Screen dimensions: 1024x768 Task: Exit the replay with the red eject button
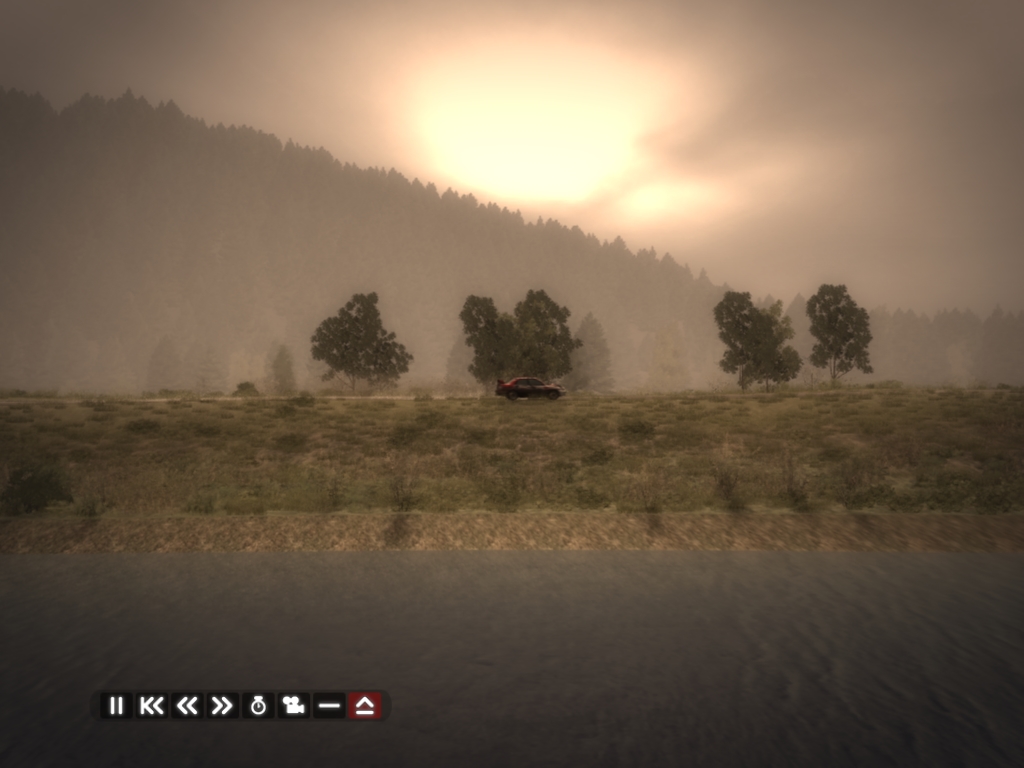[x=365, y=706]
